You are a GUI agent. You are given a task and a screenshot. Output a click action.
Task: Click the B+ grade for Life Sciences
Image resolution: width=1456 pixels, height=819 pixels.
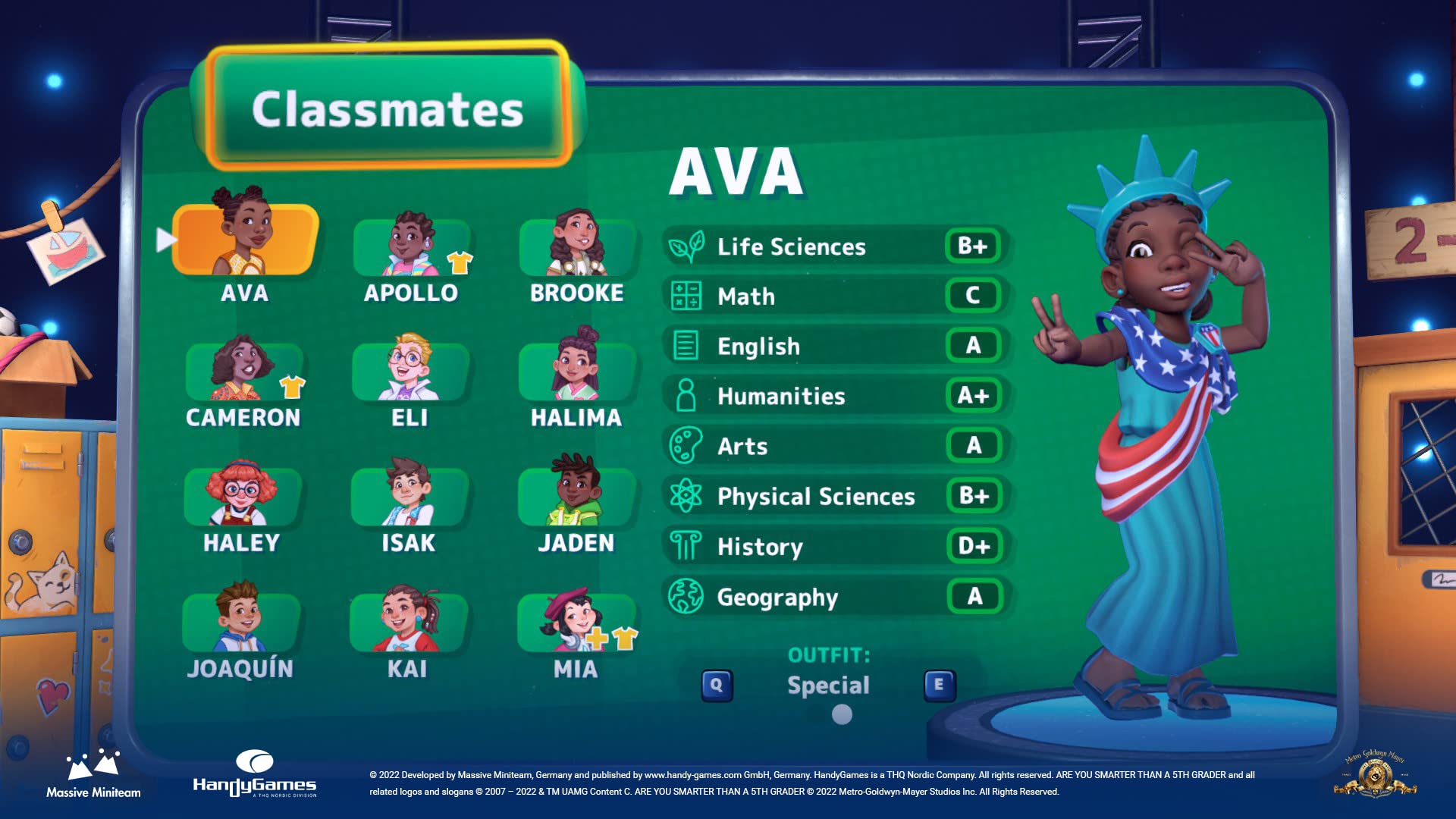point(975,246)
